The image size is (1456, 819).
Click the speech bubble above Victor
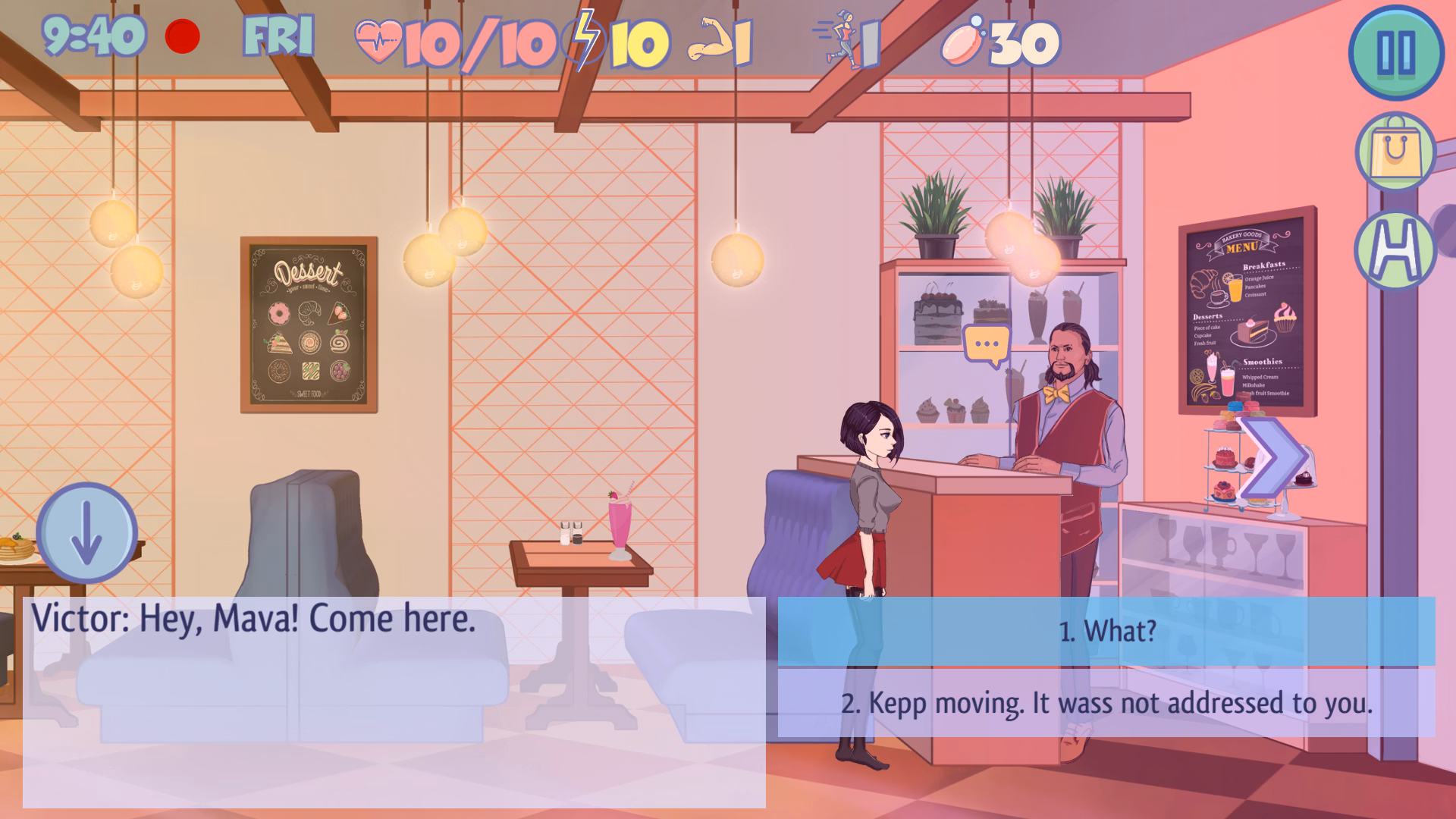pos(986,345)
